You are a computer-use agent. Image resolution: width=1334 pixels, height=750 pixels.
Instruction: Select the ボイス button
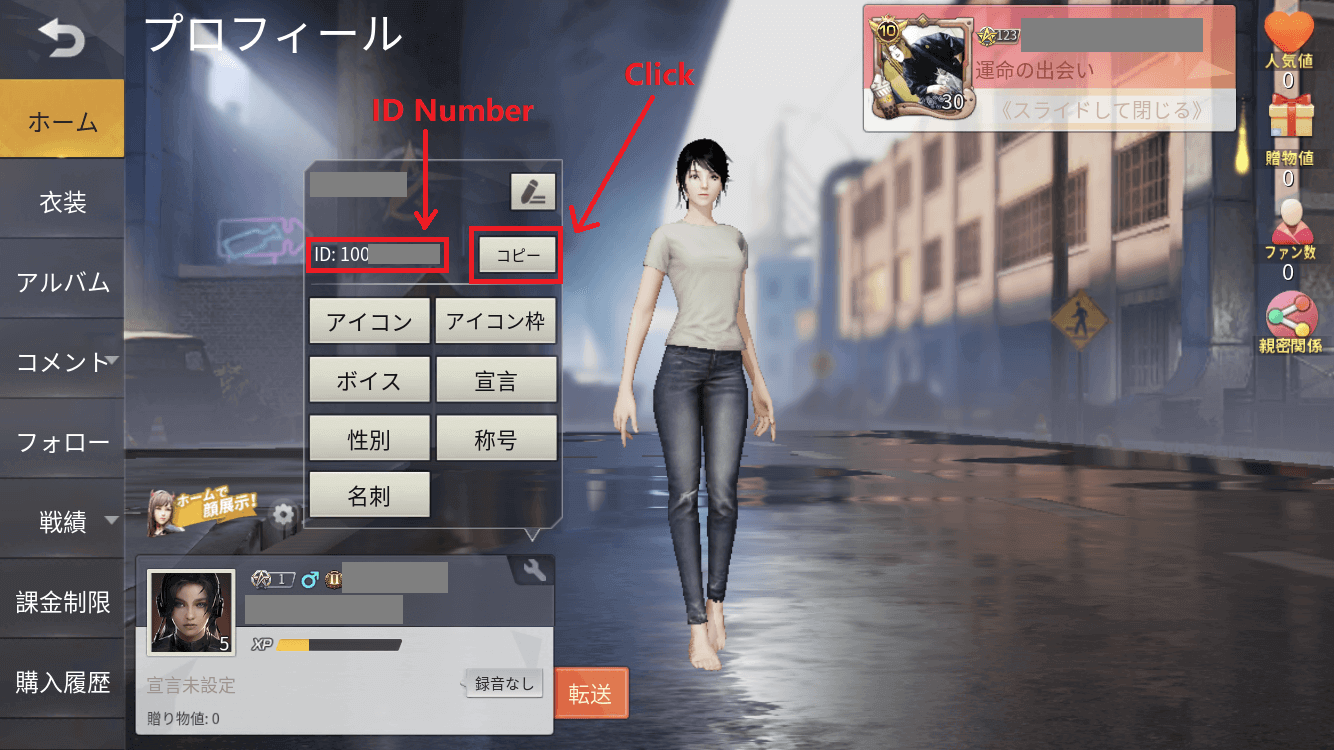tap(369, 381)
